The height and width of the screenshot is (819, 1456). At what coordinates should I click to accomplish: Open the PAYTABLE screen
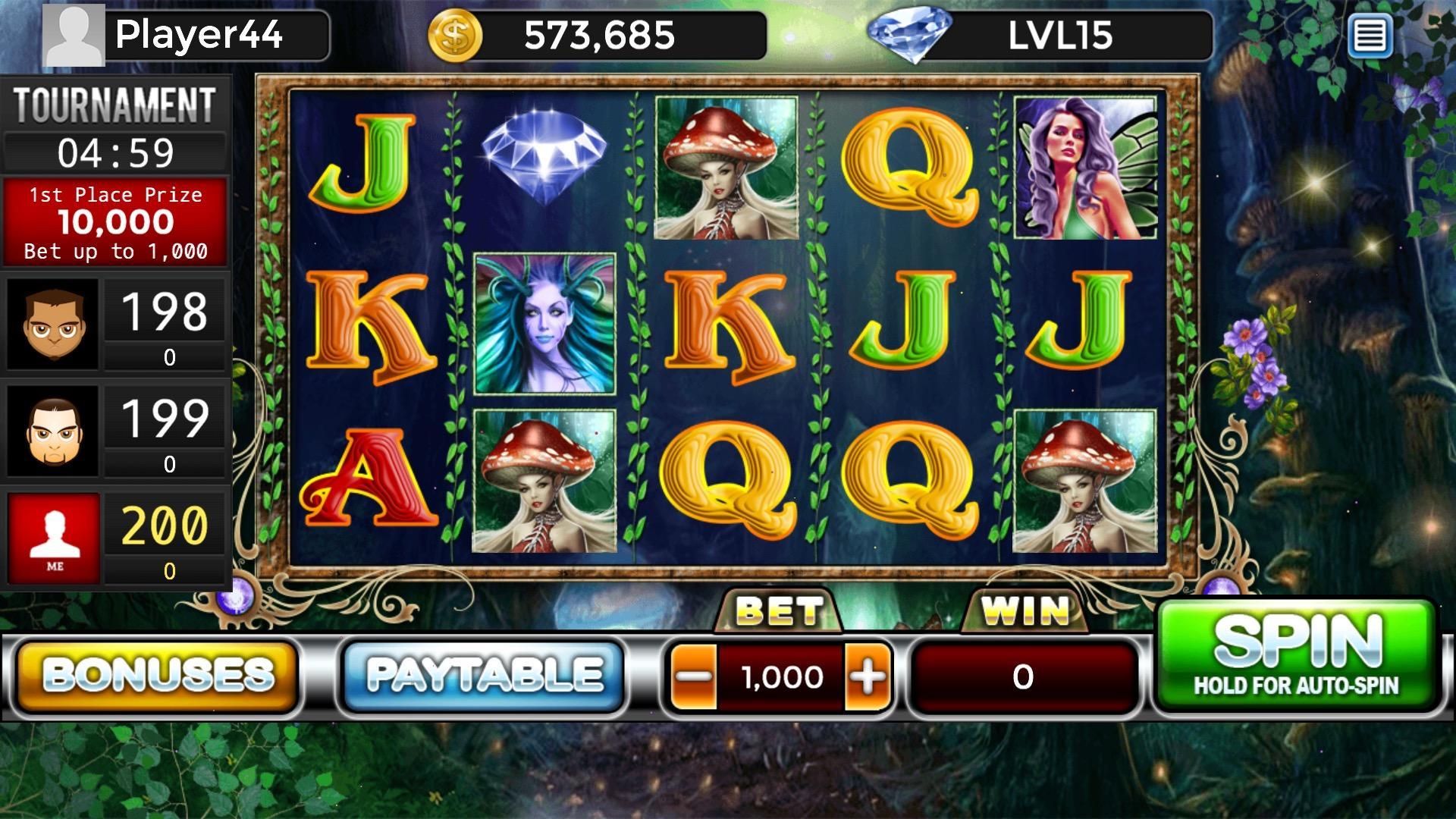(481, 675)
